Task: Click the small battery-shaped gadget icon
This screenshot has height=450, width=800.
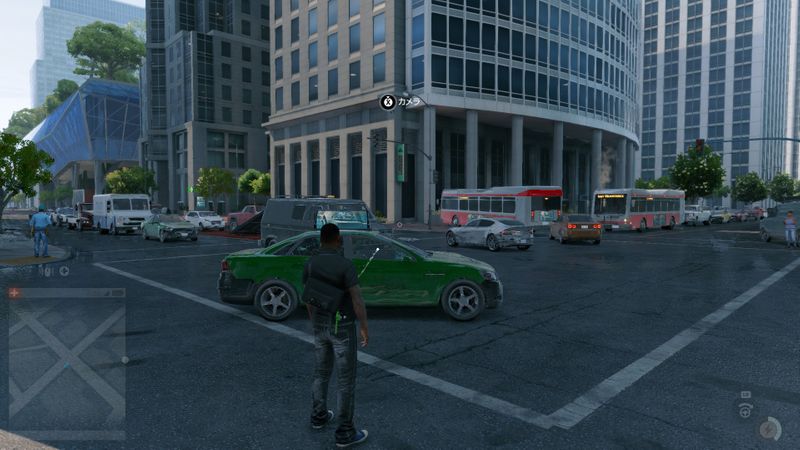Action: click(x=745, y=395)
